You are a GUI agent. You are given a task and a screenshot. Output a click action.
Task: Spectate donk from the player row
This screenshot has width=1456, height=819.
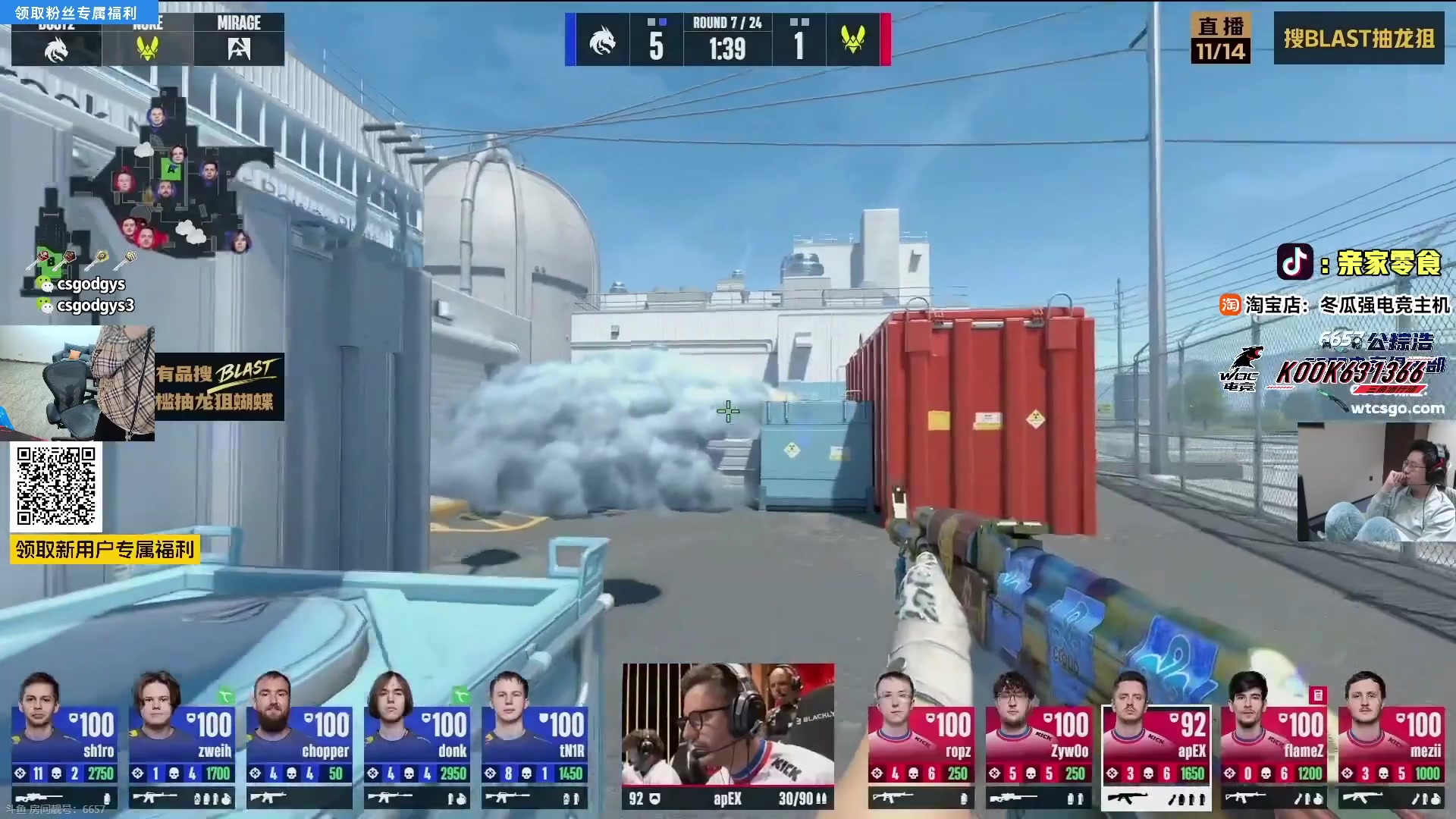[x=417, y=739]
